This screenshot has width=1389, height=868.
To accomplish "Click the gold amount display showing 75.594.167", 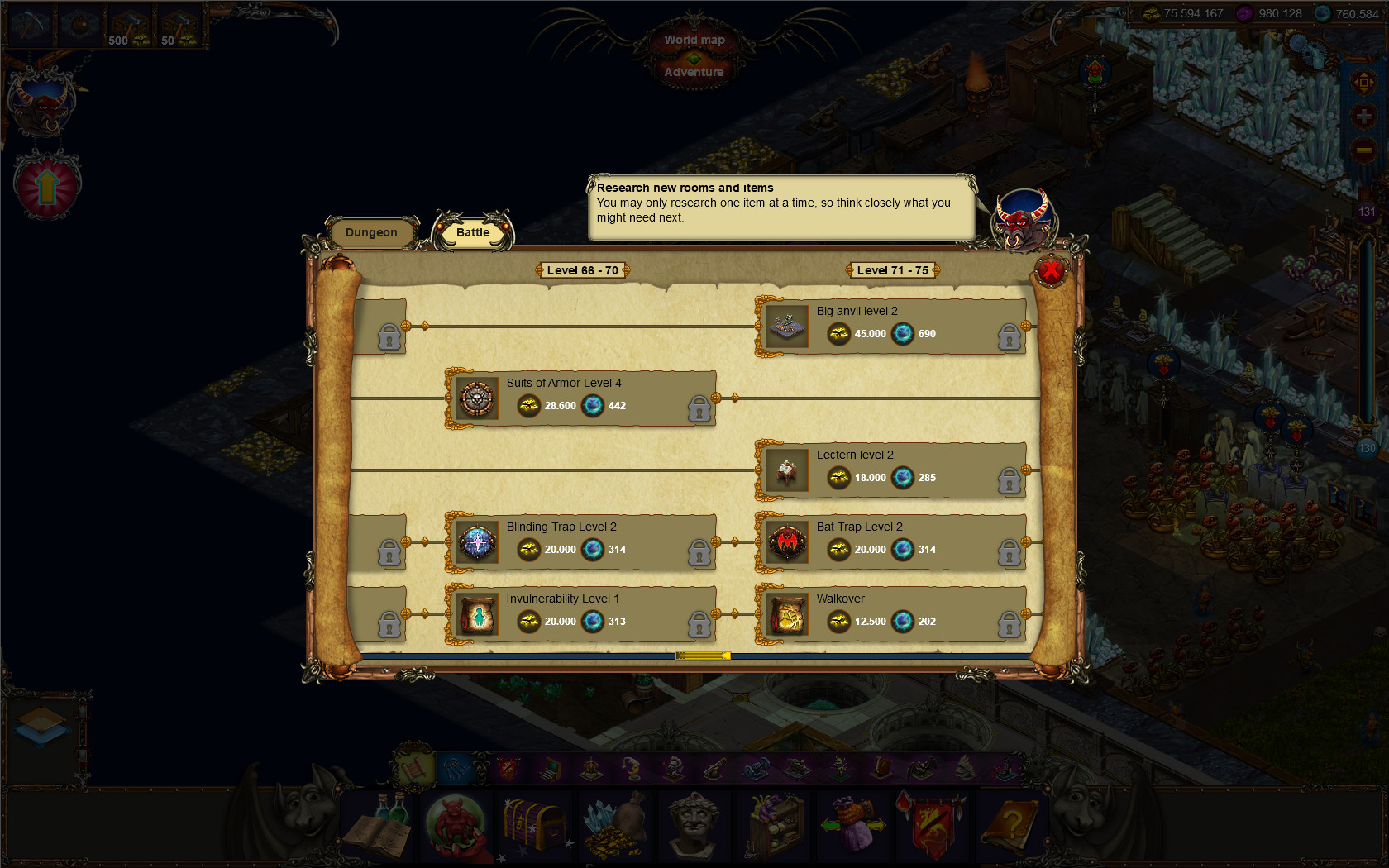I will pyautogui.click(x=1191, y=12).
